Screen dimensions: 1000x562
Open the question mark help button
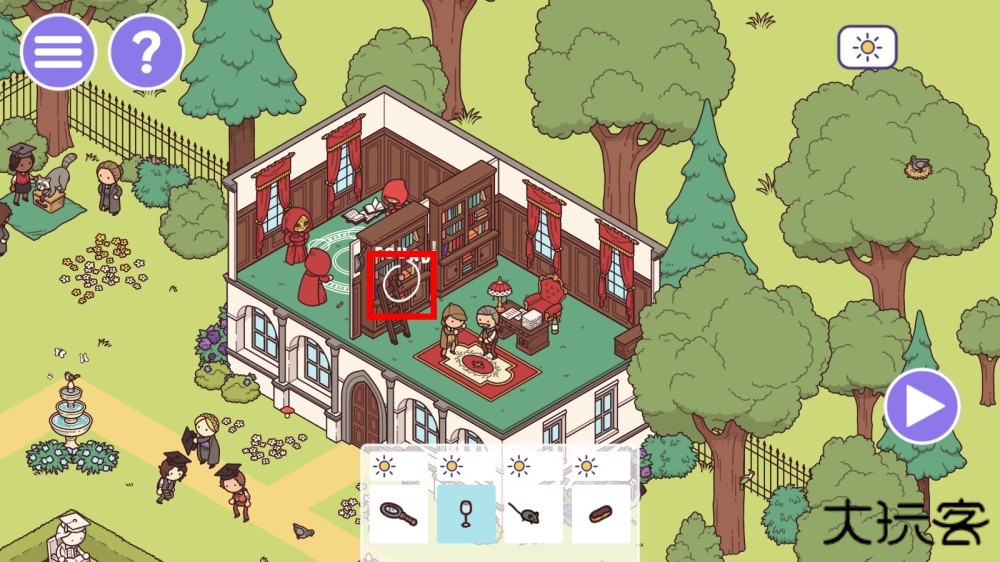pyautogui.click(x=146, y=52)
